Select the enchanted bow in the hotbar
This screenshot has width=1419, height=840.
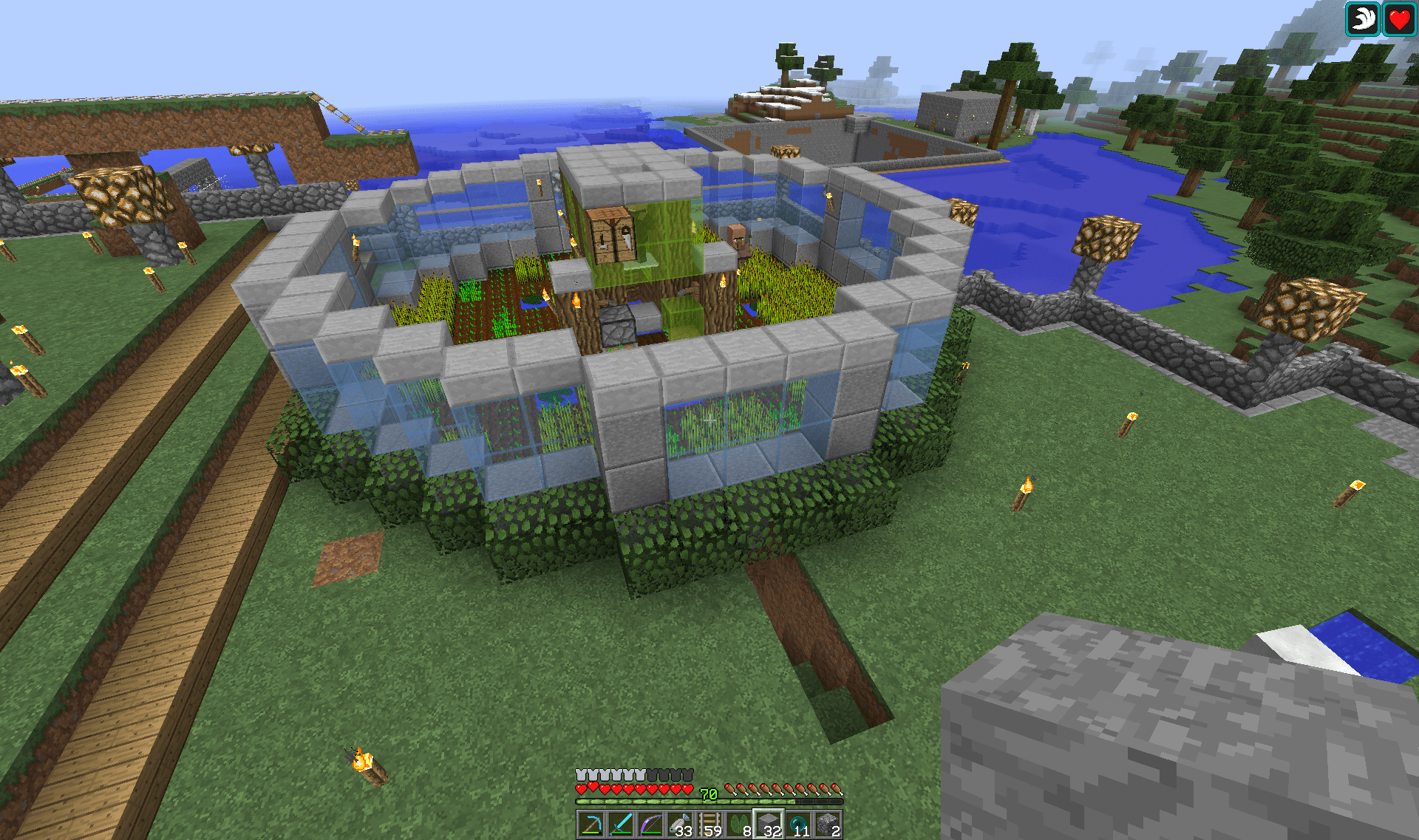(x=650, y=825)
